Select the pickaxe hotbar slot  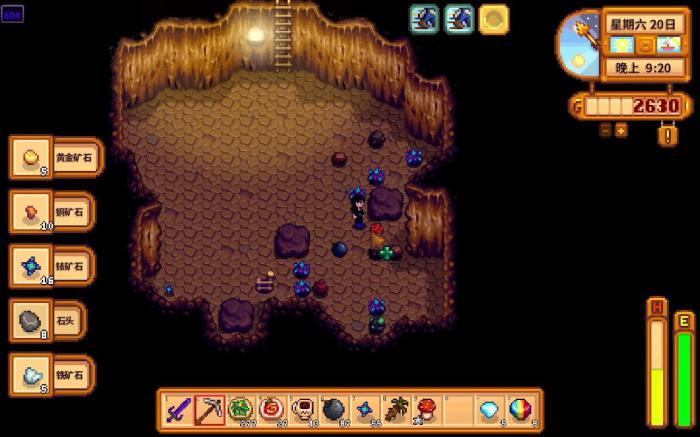click(209, 409)
